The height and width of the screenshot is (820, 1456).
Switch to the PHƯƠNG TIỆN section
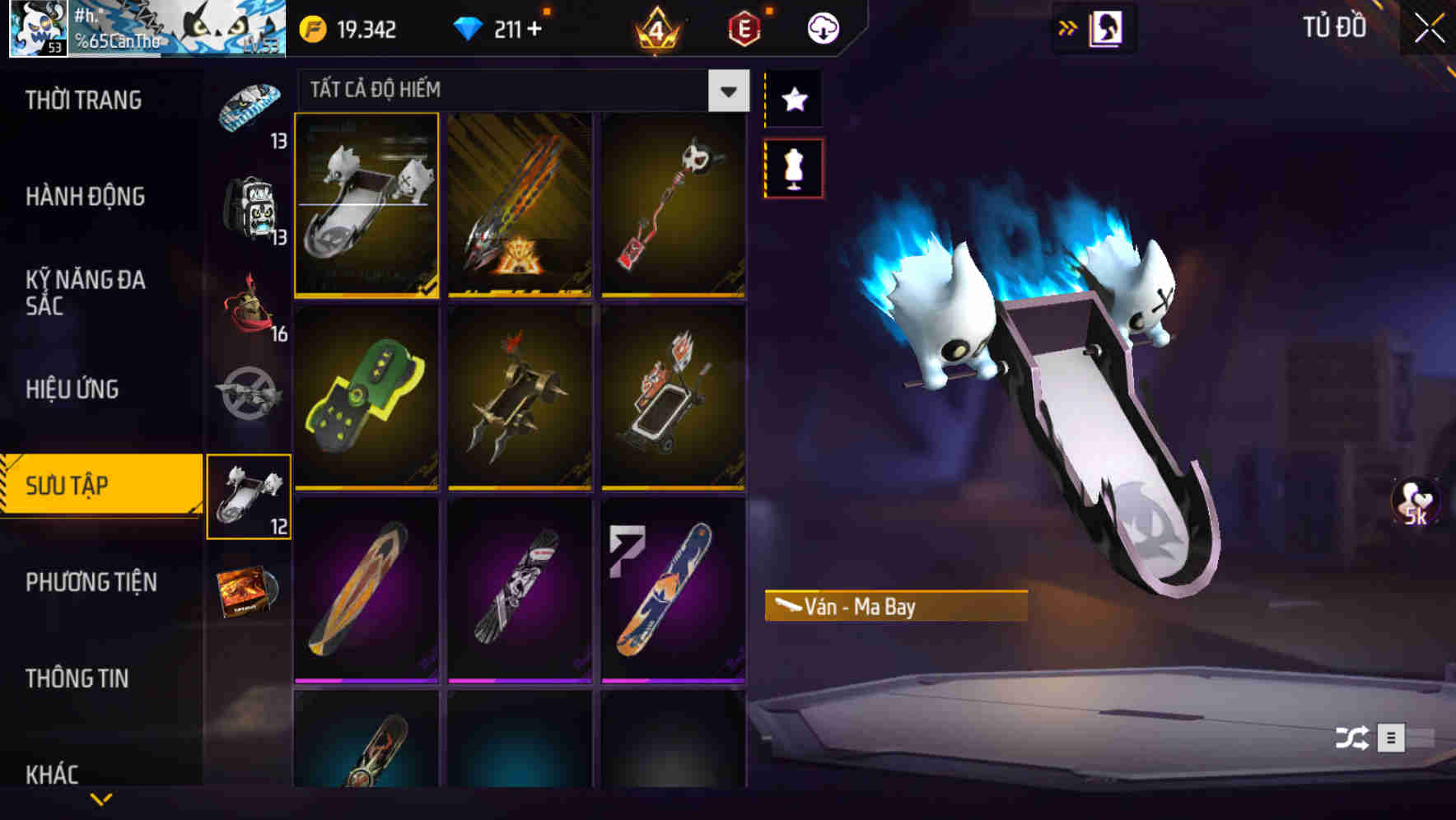click(91, 582)
